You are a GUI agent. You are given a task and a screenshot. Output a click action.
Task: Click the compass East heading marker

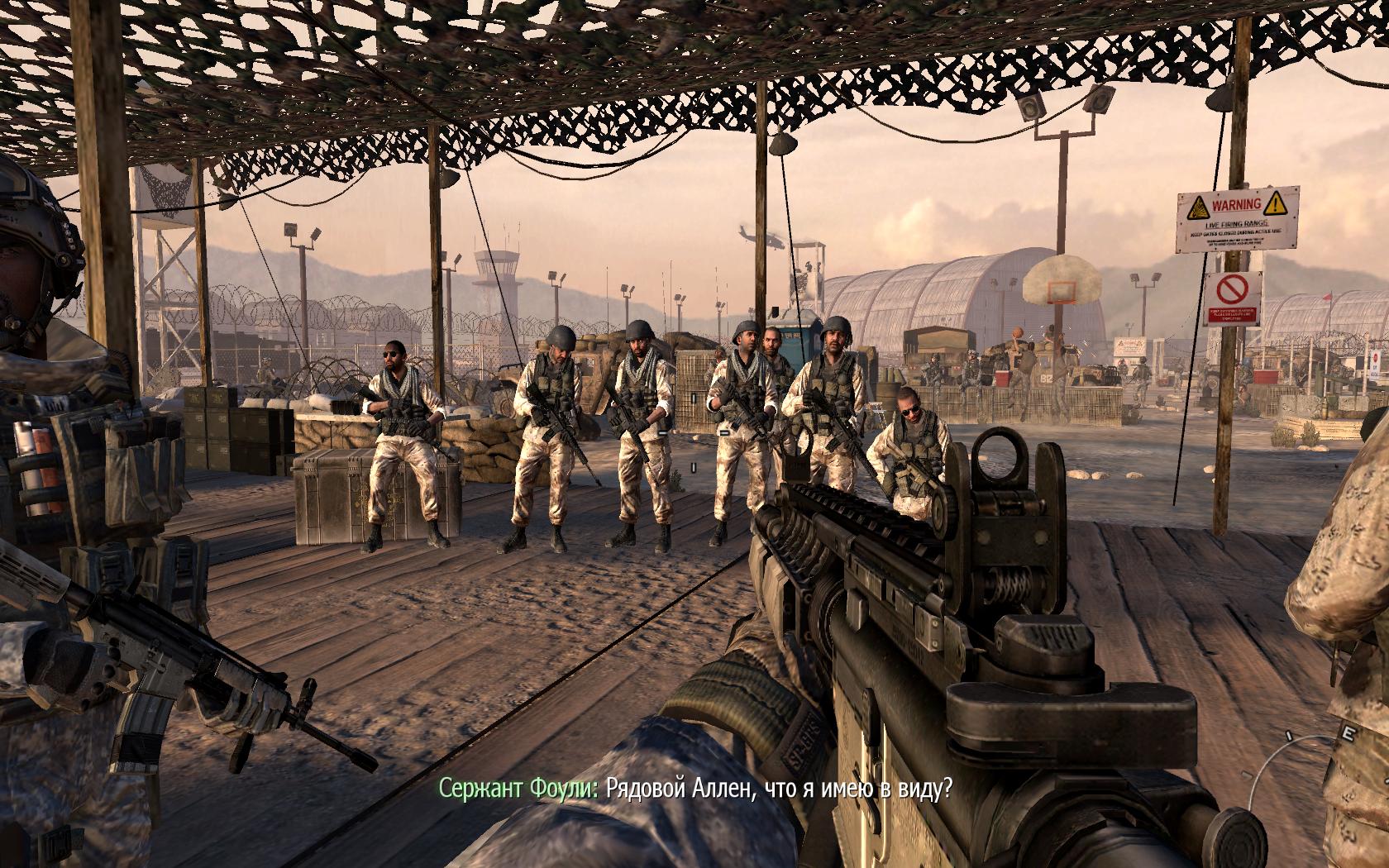(x=1348, y=733)
